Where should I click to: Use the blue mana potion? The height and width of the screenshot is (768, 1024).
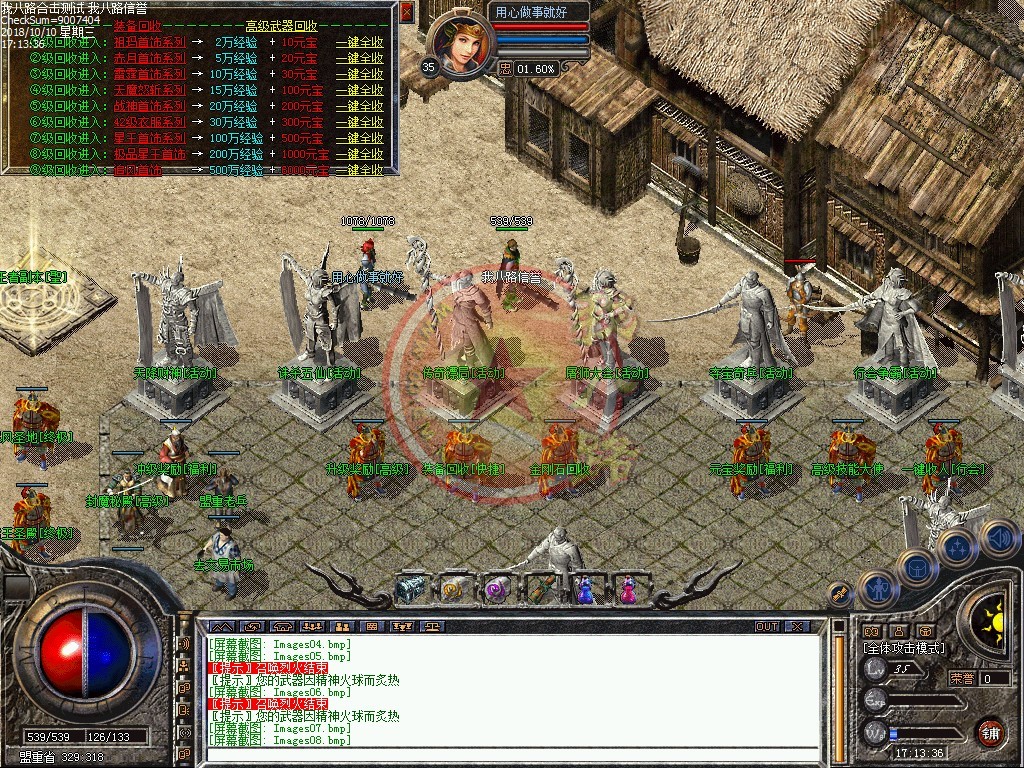tap(585, 590)
